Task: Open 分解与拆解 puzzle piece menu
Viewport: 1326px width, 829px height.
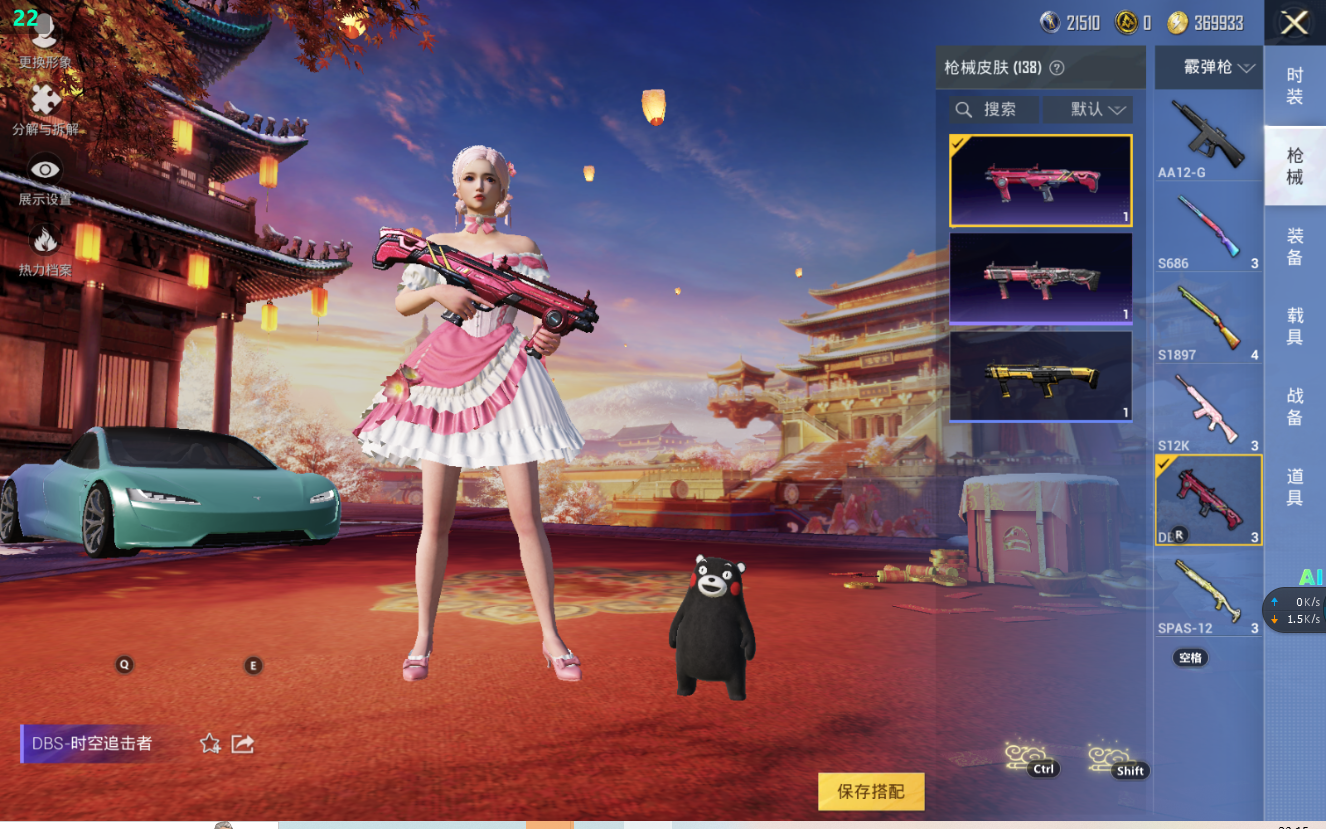Action: point(45,109)
